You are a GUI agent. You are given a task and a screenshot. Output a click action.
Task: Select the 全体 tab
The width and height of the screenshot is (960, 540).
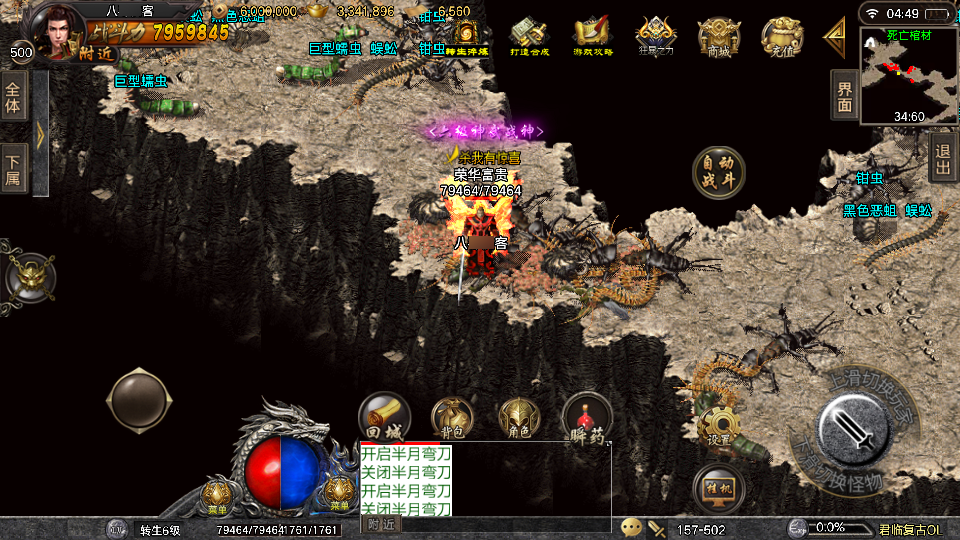click(13, 96)
